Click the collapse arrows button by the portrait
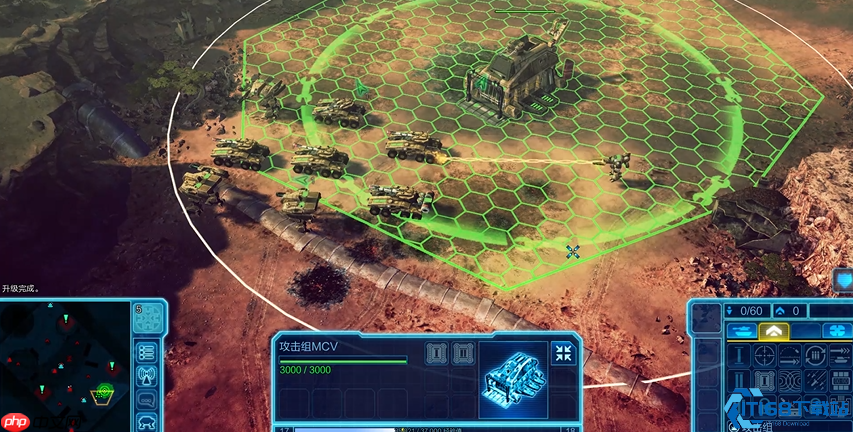853x432 pixels. 563,352
